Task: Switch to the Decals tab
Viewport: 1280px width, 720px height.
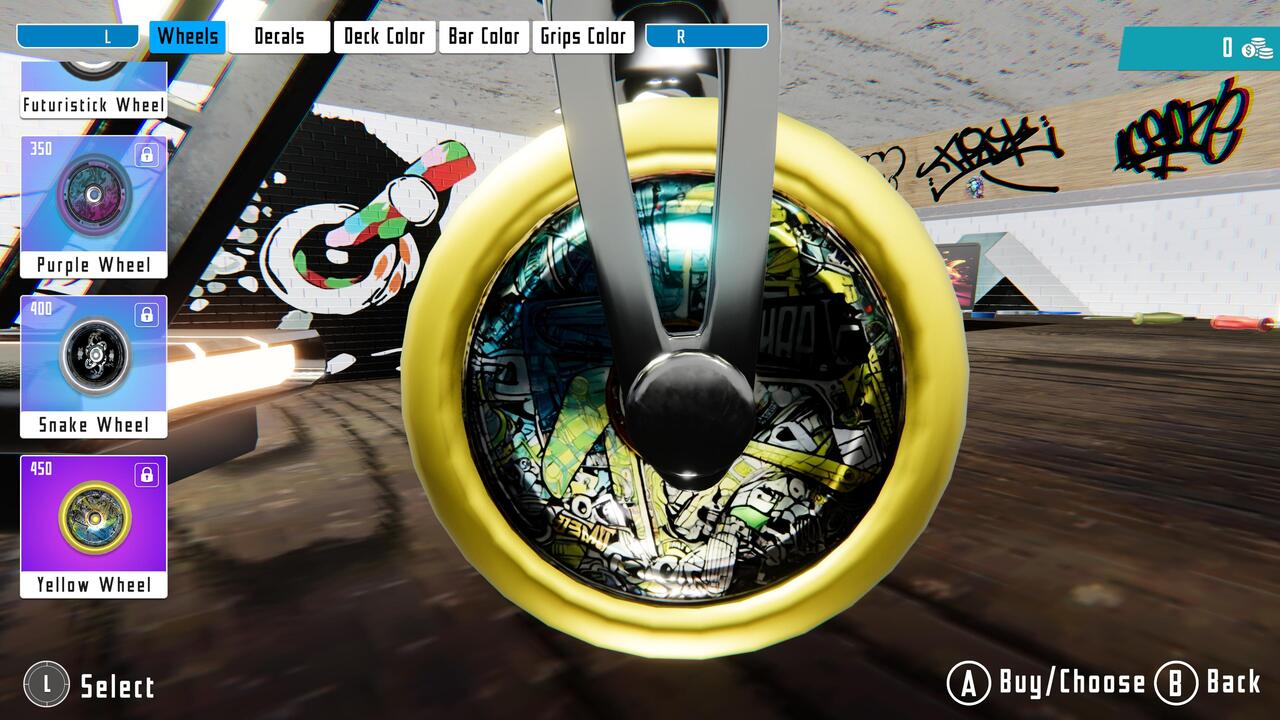Action: (x=277, y=36)
